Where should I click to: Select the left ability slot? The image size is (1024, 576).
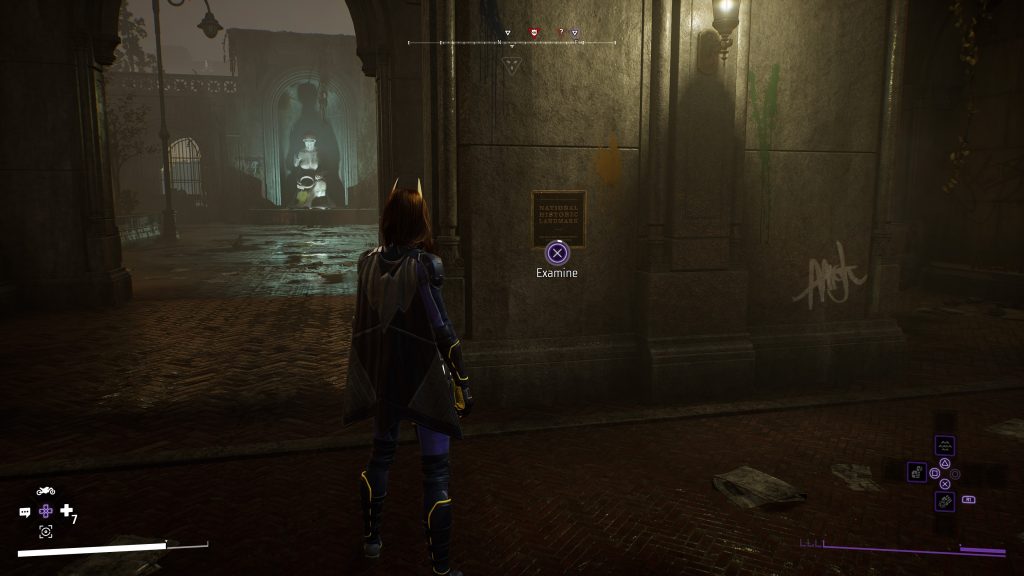[916, 471]
